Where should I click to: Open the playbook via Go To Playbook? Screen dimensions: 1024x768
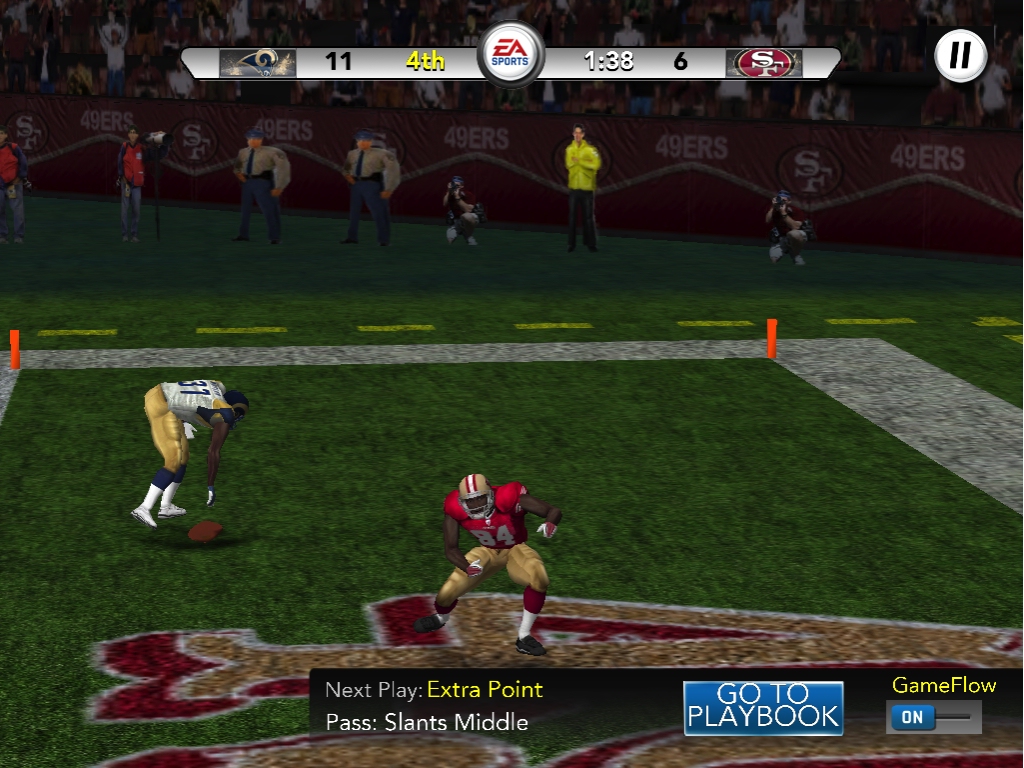pyautogui.click(x=763, y=707)
